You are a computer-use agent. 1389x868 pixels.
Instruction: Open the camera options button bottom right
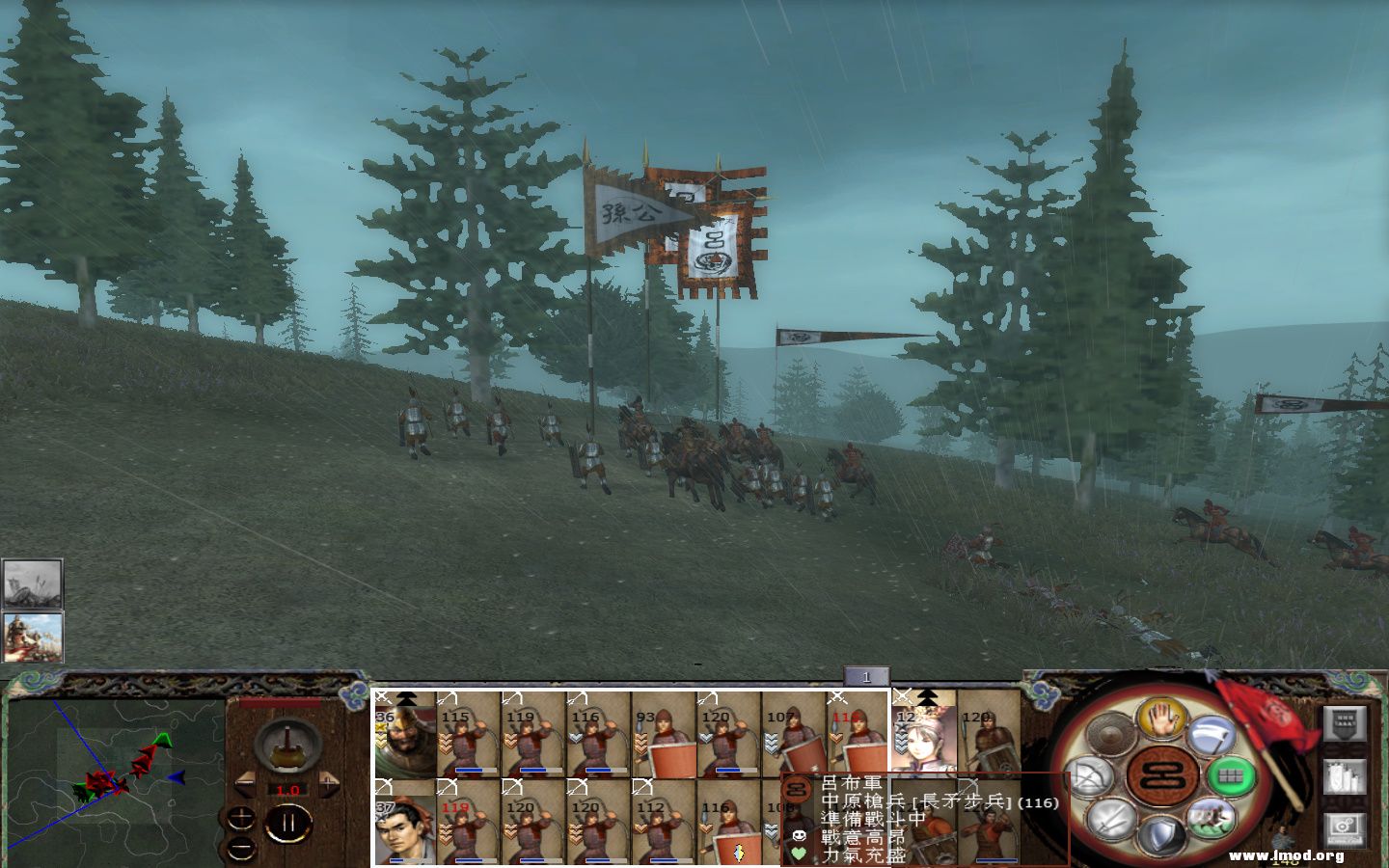1347,831
